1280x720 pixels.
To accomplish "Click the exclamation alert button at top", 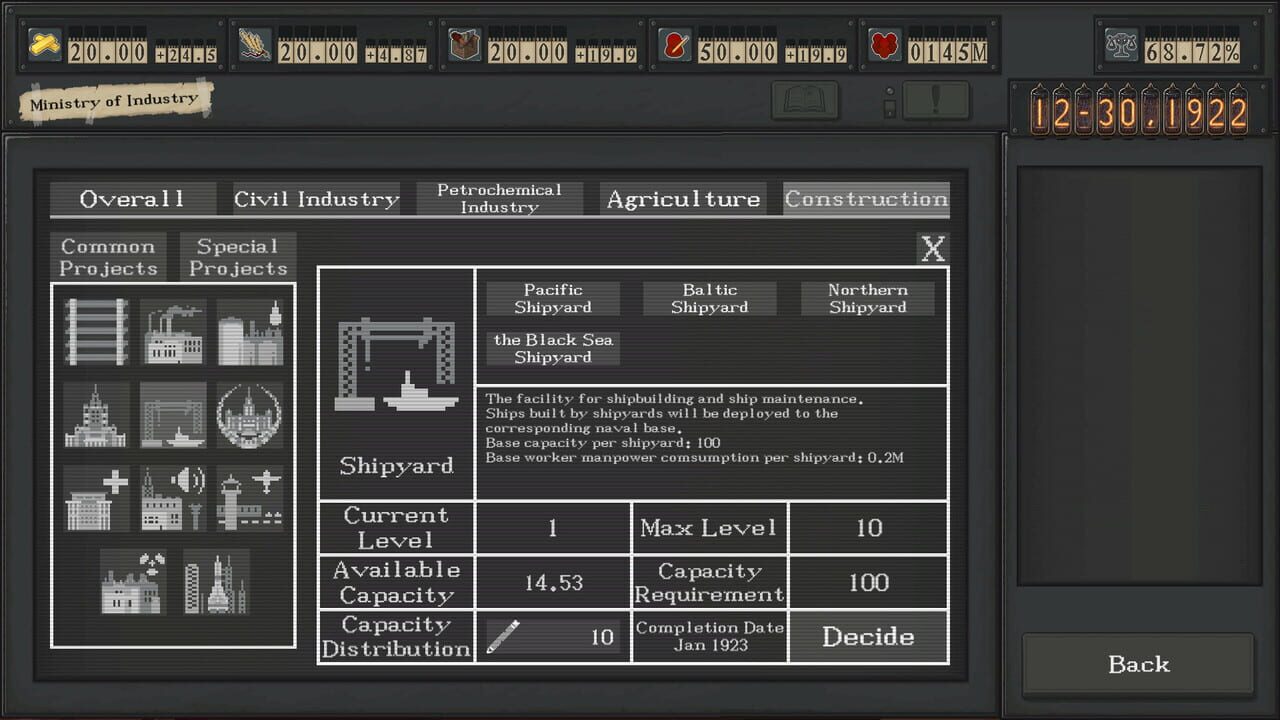I will pyautogui.click(x=935, y=100).
